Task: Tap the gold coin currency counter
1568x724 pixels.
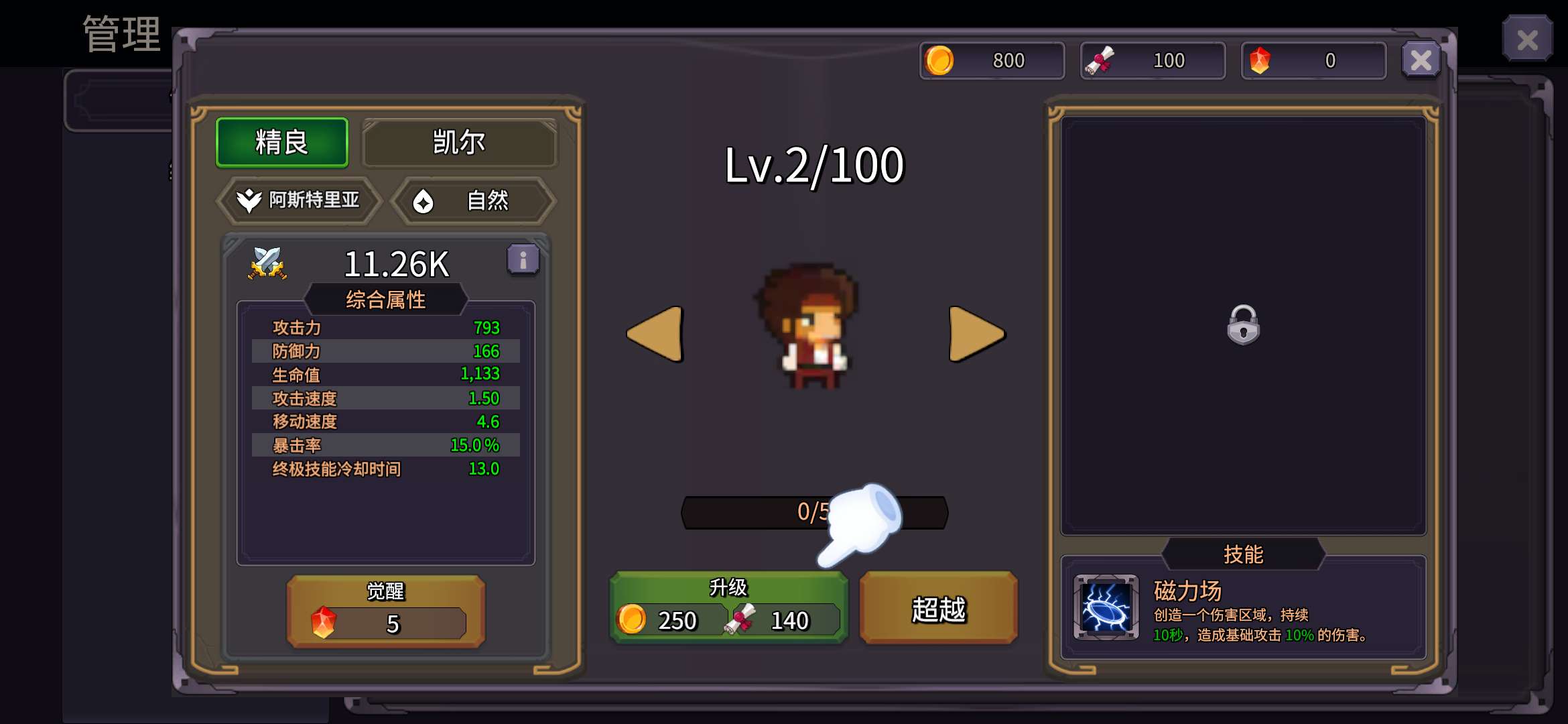Action: point(992,60)
